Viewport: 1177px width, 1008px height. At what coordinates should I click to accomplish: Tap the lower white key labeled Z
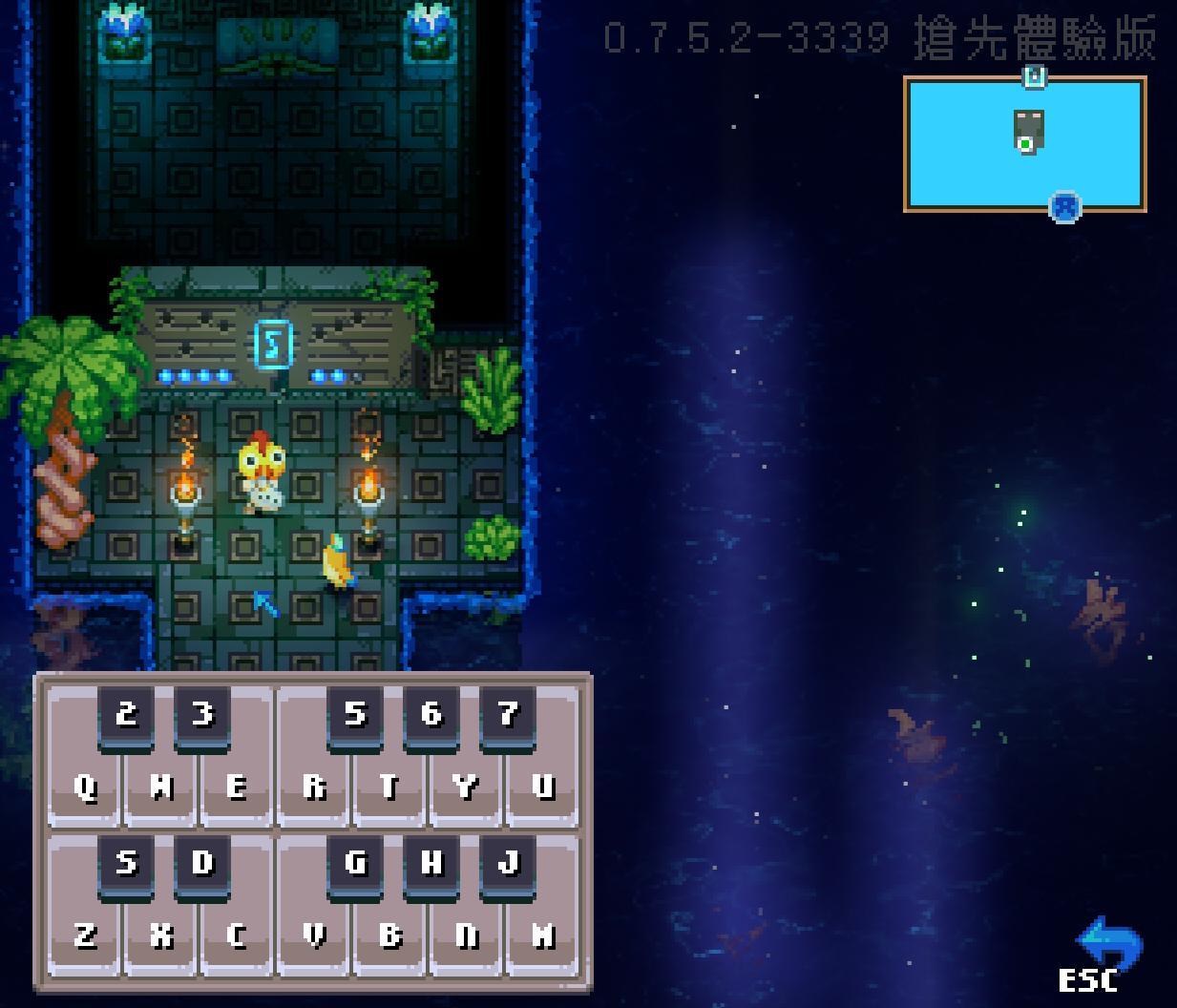pyautogui.click(x=85, y=937)
